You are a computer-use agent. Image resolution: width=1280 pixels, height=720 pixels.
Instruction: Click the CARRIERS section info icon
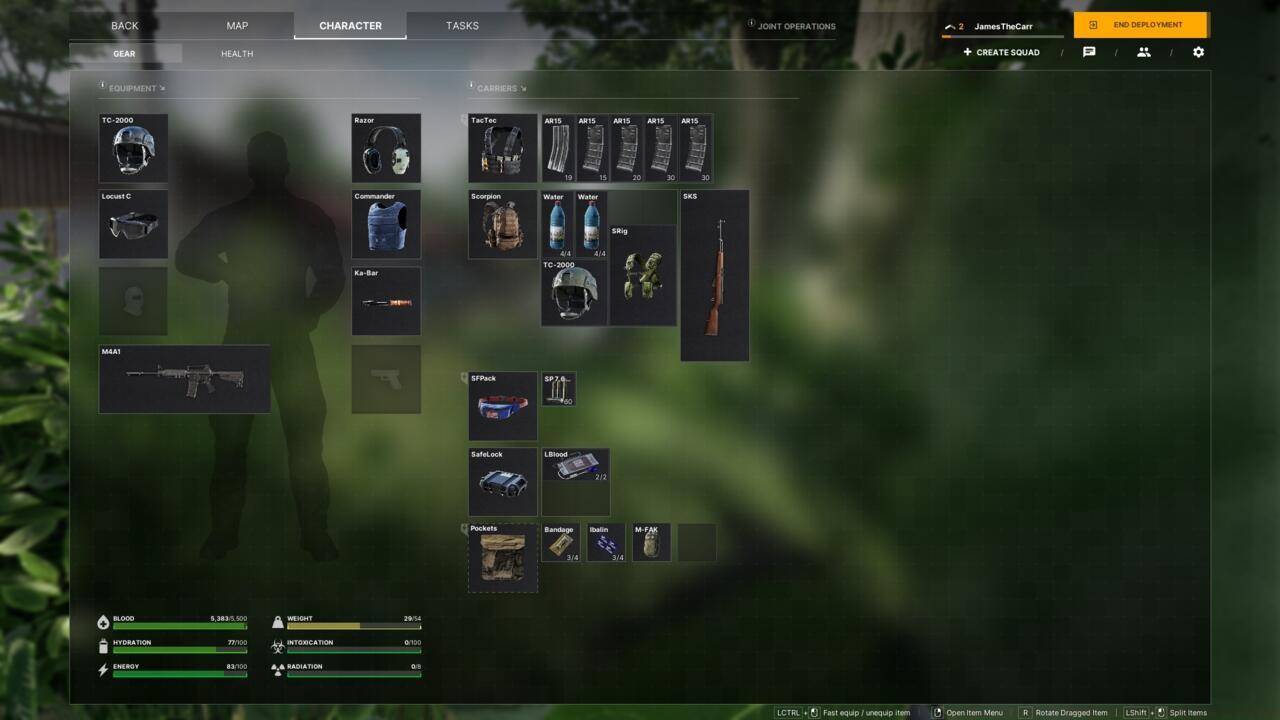point(469,87)
